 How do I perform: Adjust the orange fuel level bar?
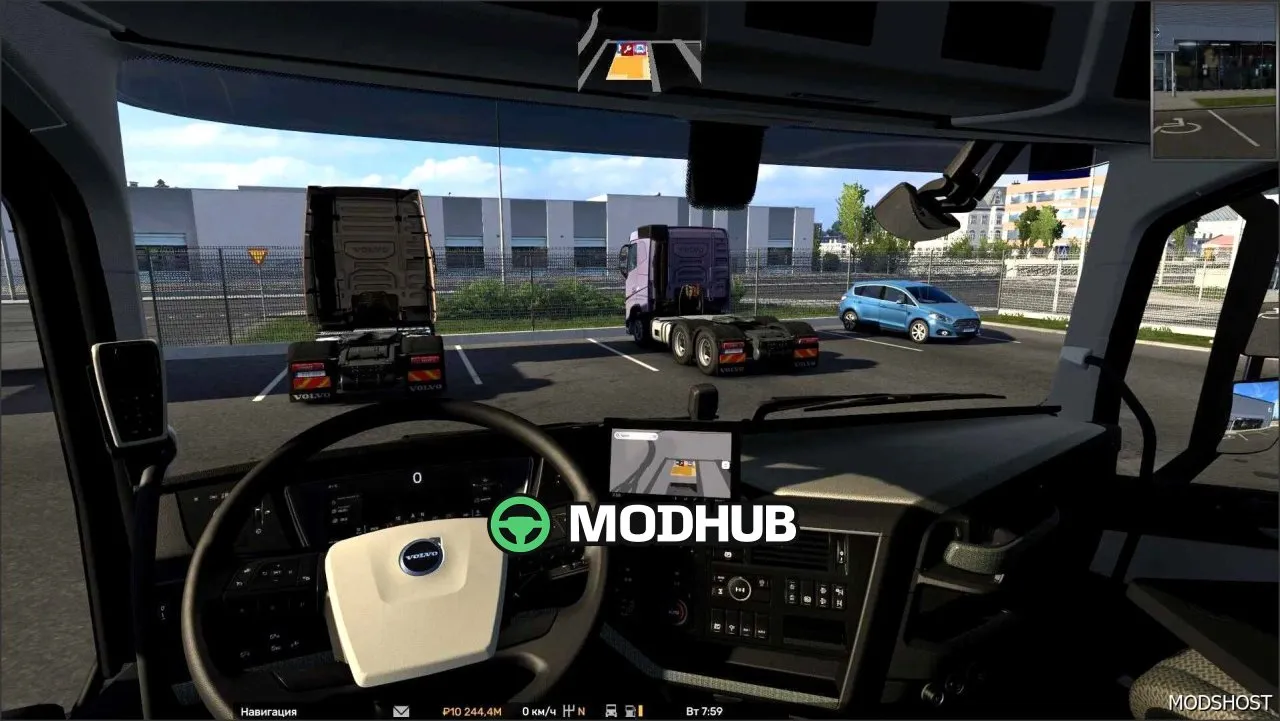coord(640,710)
